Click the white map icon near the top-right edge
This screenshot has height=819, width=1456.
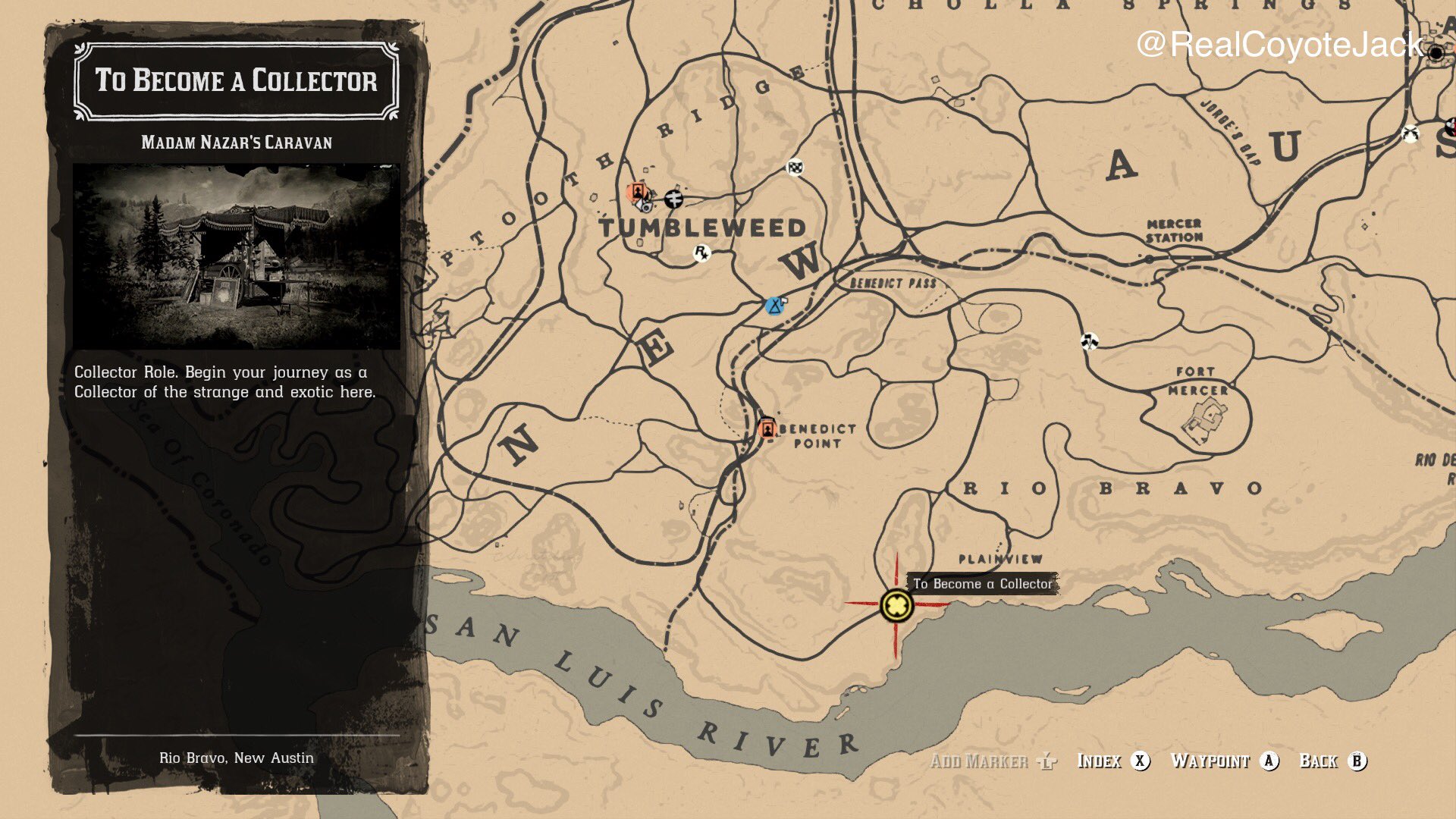click(x=1410, y=133)
